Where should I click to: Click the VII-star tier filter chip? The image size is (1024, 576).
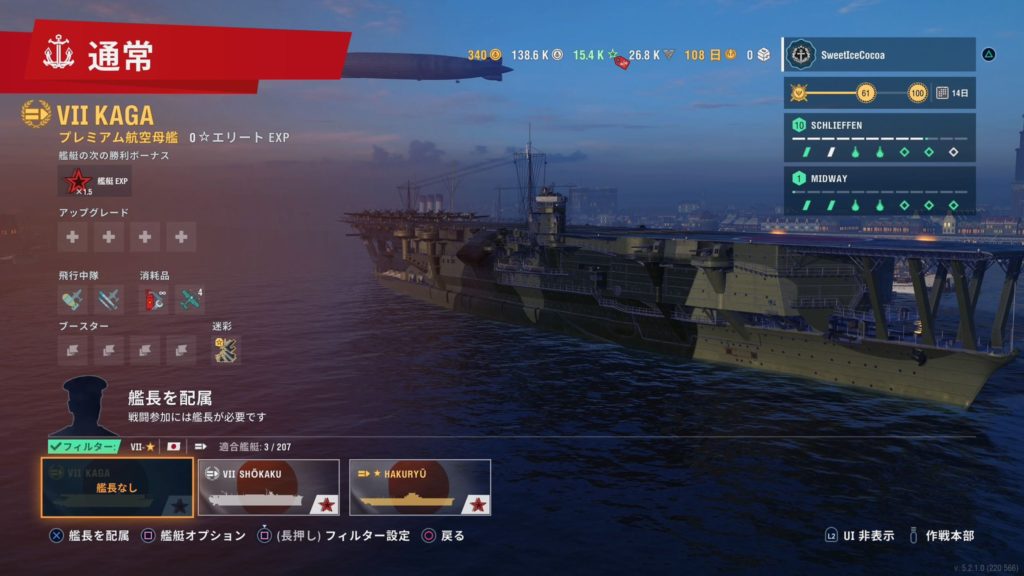[x=143, y=446]
